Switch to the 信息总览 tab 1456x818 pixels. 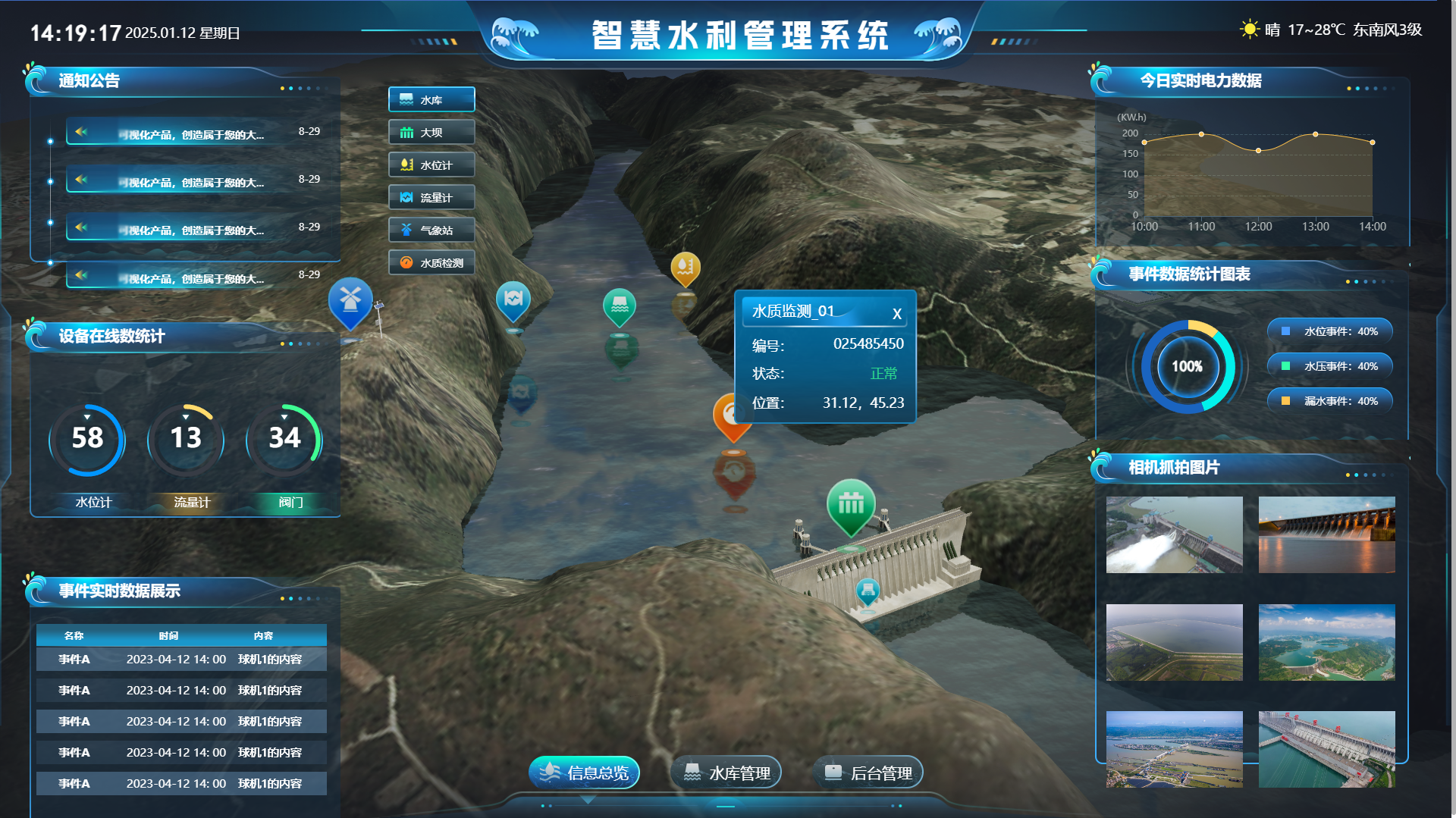click(584, 773)
